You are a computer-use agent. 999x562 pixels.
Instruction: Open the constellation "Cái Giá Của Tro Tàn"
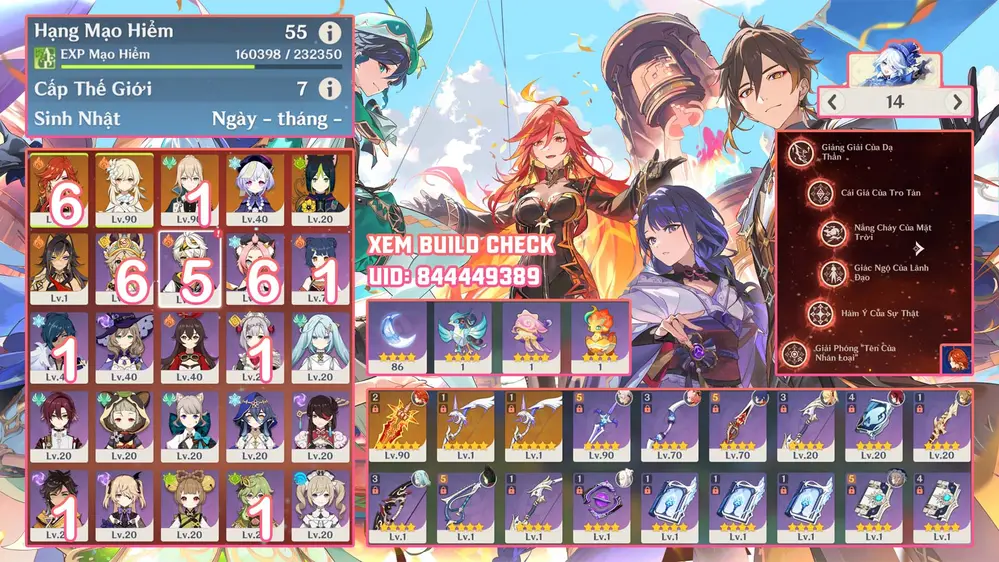801,193
